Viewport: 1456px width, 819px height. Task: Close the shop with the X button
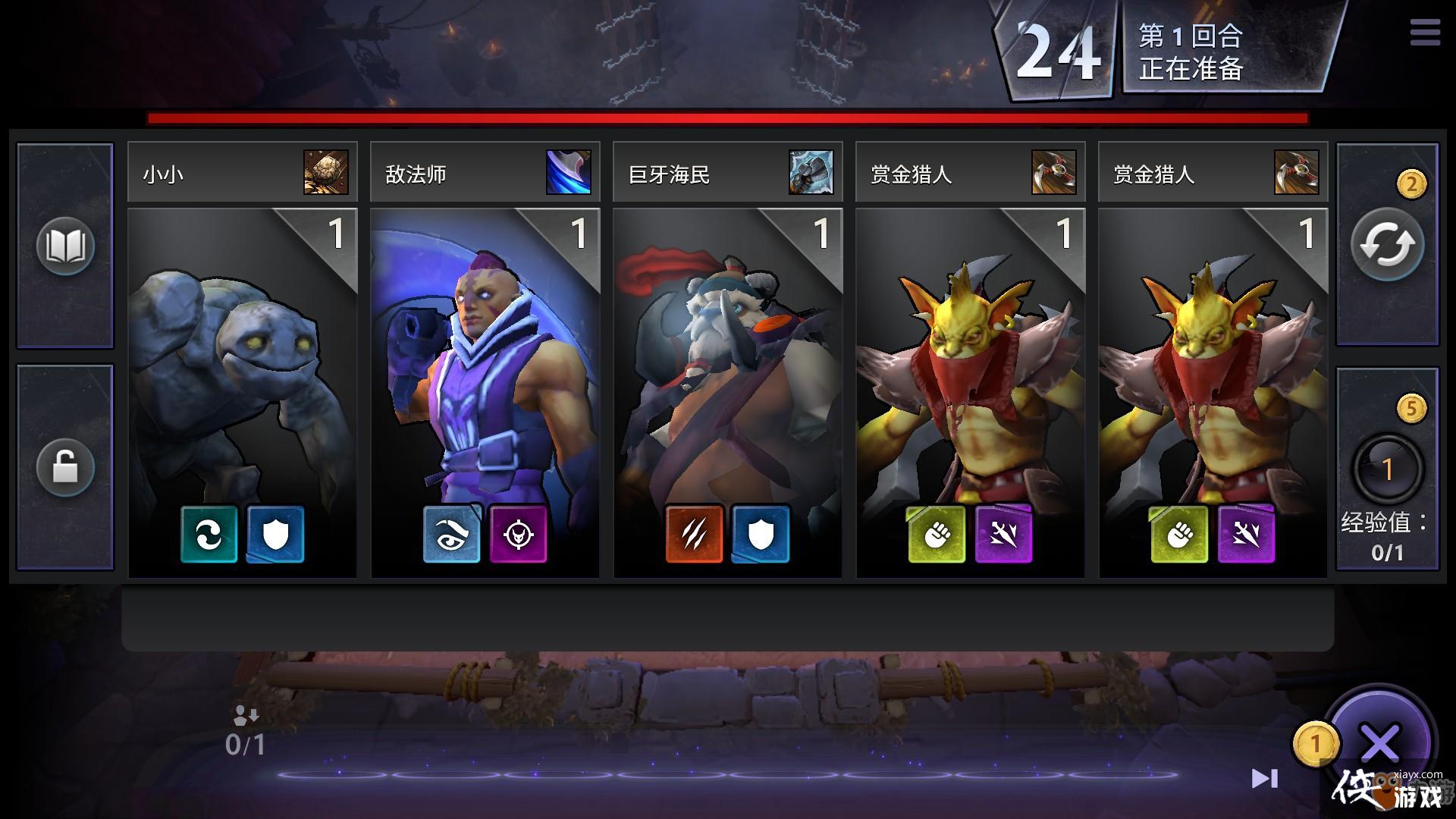pyautogui.click(x=1380, y=743)
